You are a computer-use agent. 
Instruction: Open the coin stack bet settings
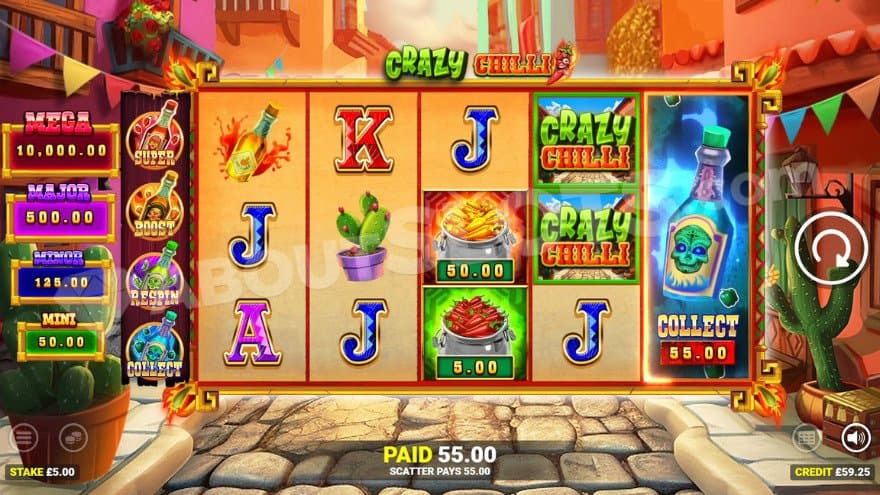coord(72,437)
